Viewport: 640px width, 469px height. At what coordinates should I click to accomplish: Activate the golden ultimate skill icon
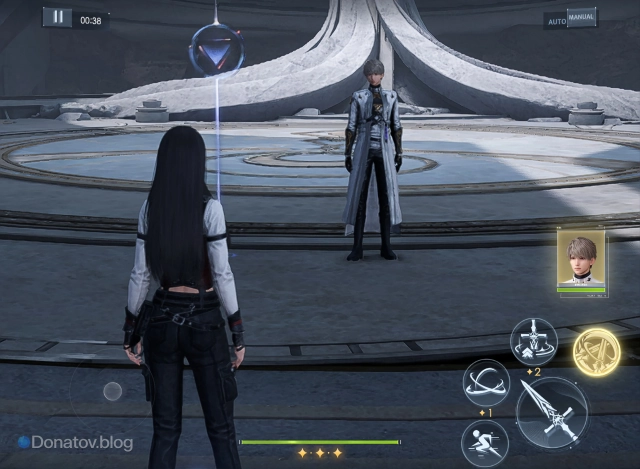click(596, 351)
